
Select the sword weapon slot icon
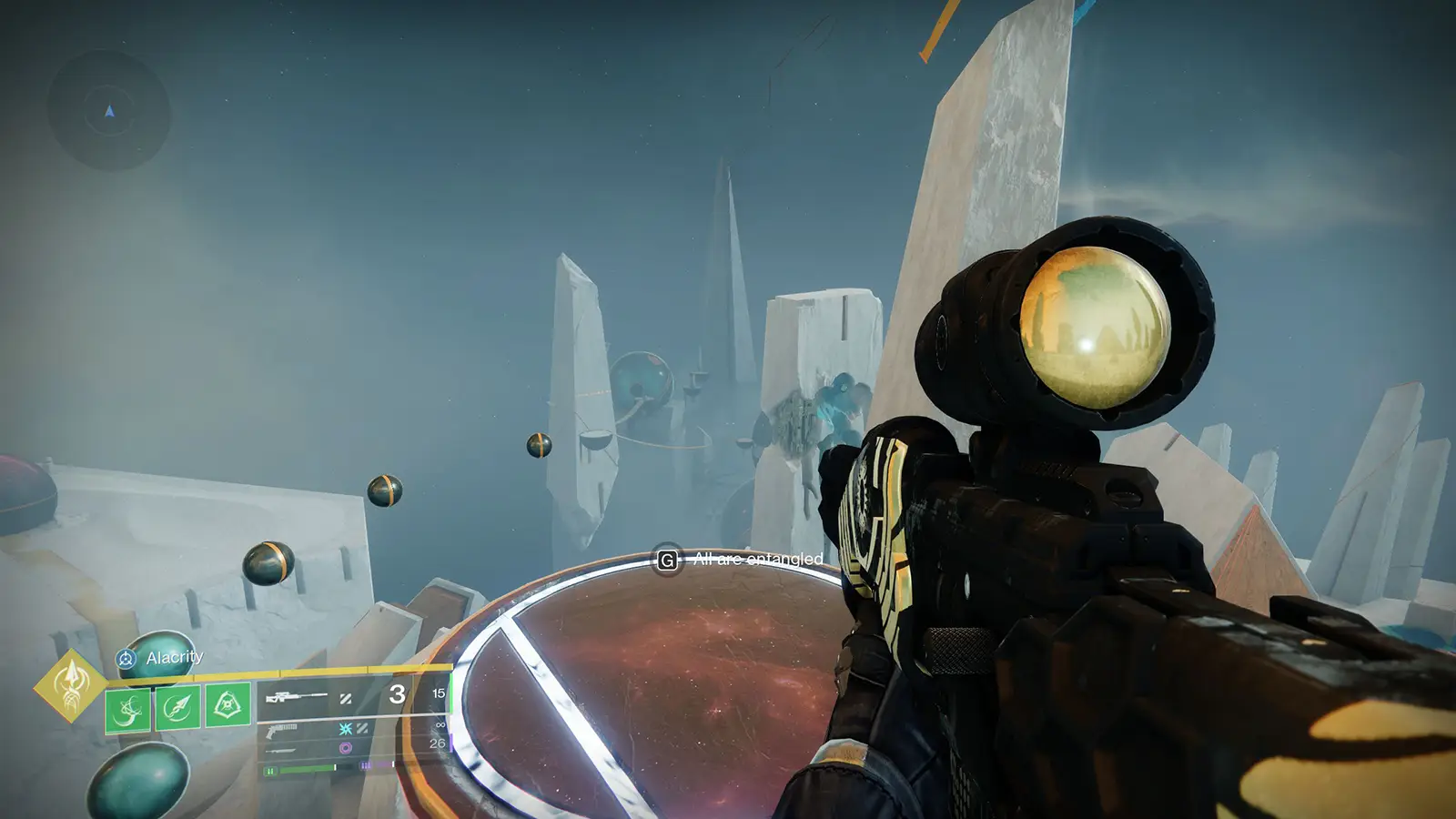[280, 750]
